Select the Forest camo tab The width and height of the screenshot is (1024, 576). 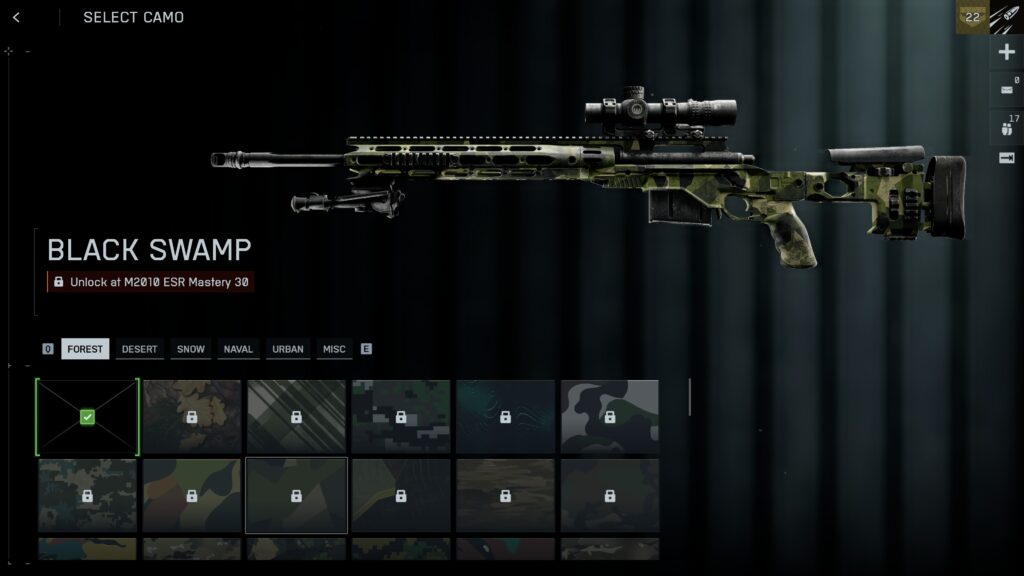pyautogui.click(x=85, y=349)
